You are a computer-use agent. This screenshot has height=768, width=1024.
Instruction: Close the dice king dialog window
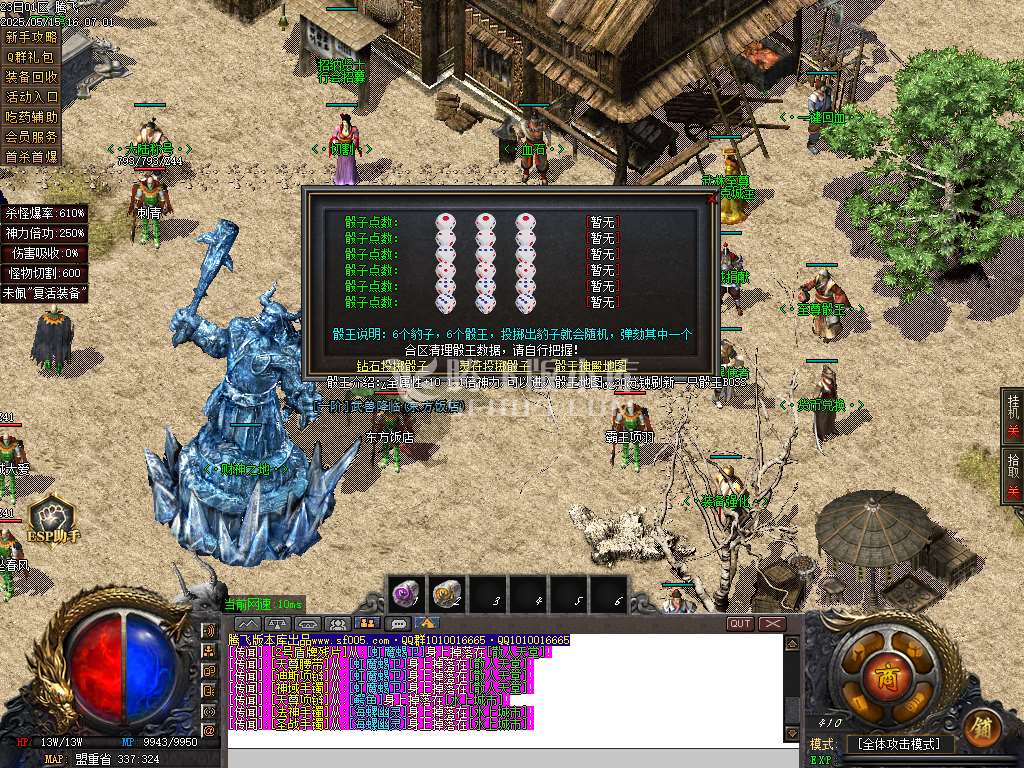pyautogui.click(x=712, y=198)
